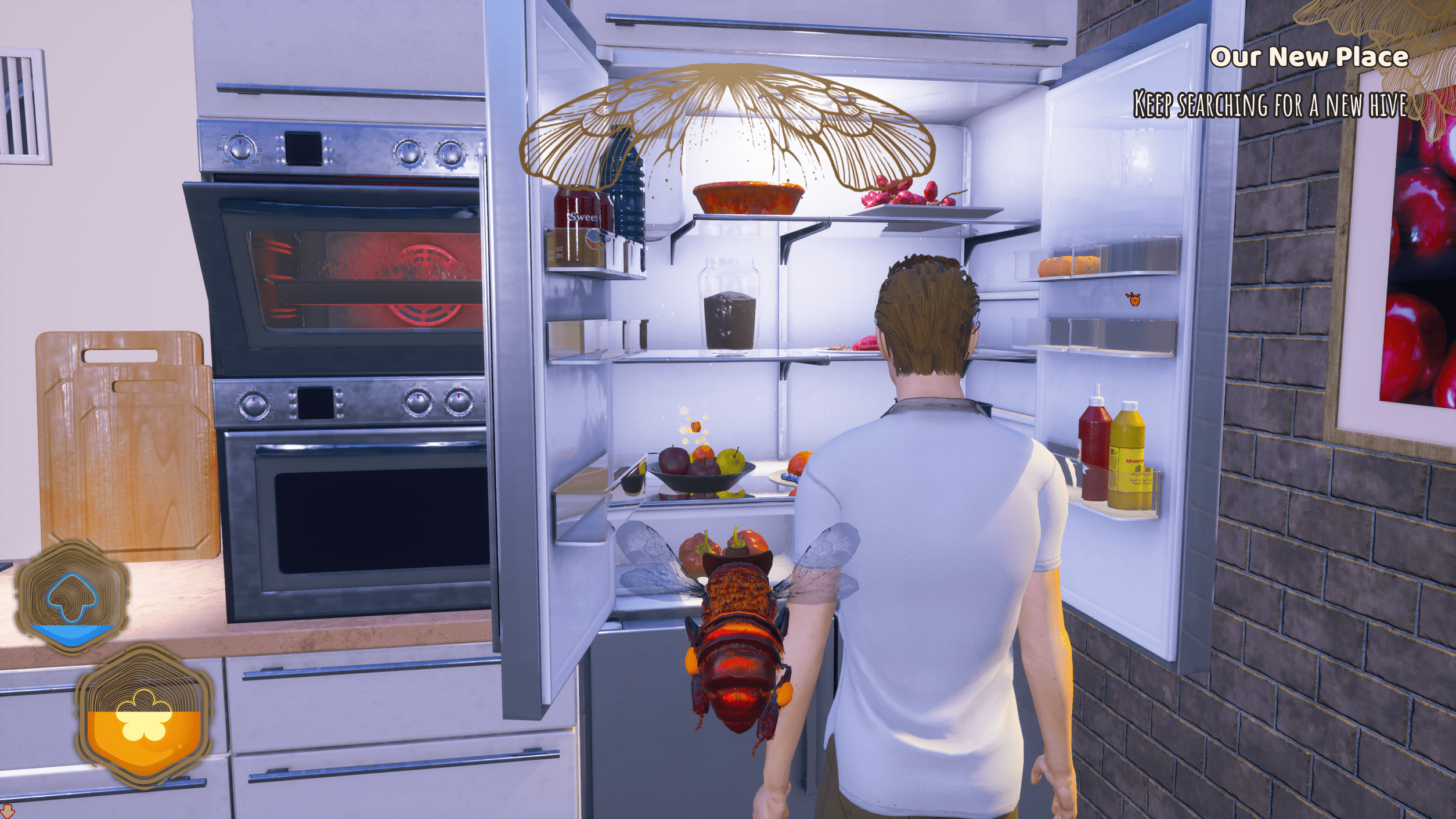Click the blue arrow boost hexagon icon
The image size is (1456, 819).
pyautogui.click(x=72, y=597)
